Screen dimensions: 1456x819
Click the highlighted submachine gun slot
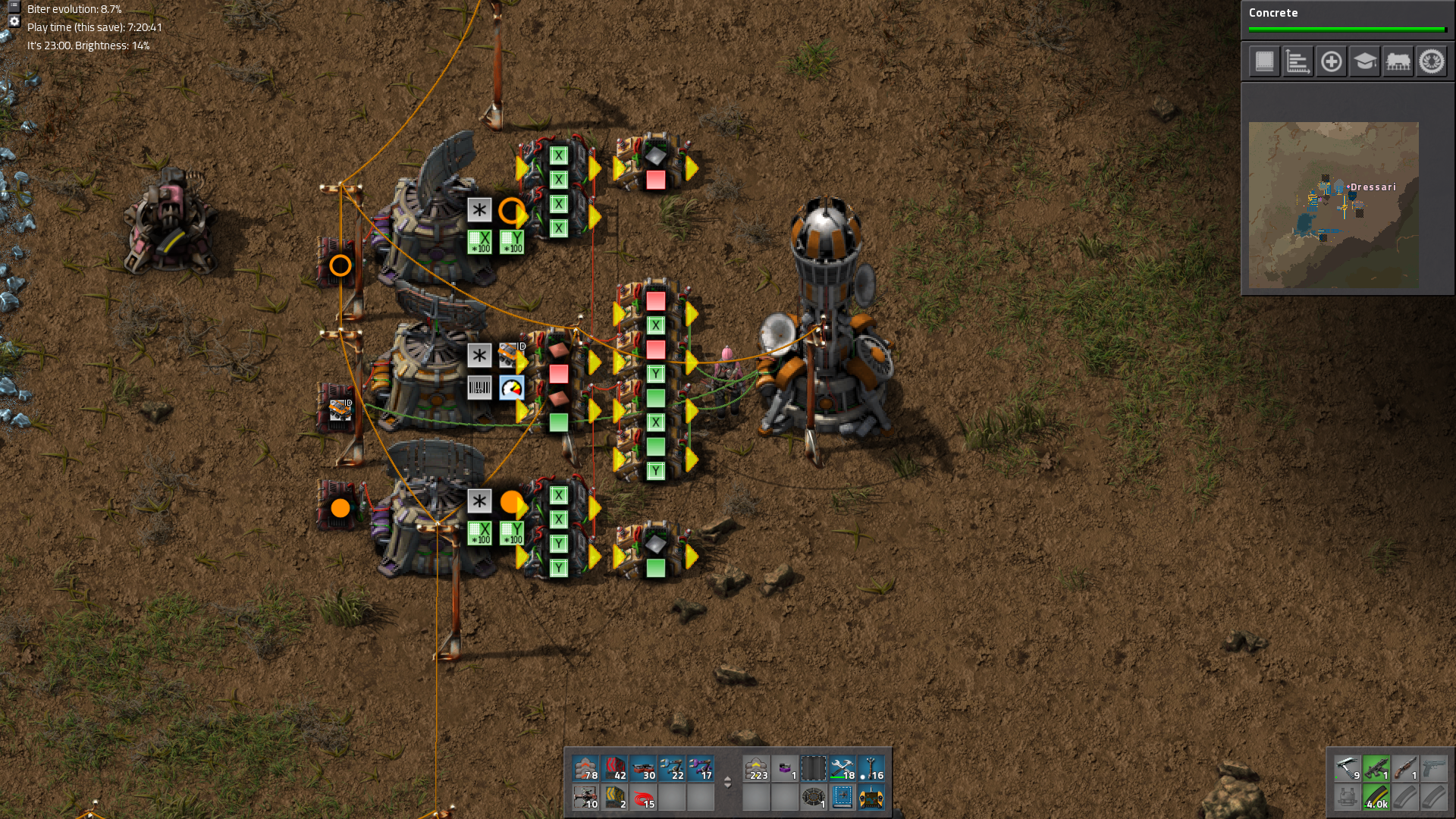pyautogui.click(x=1376, y=768)
